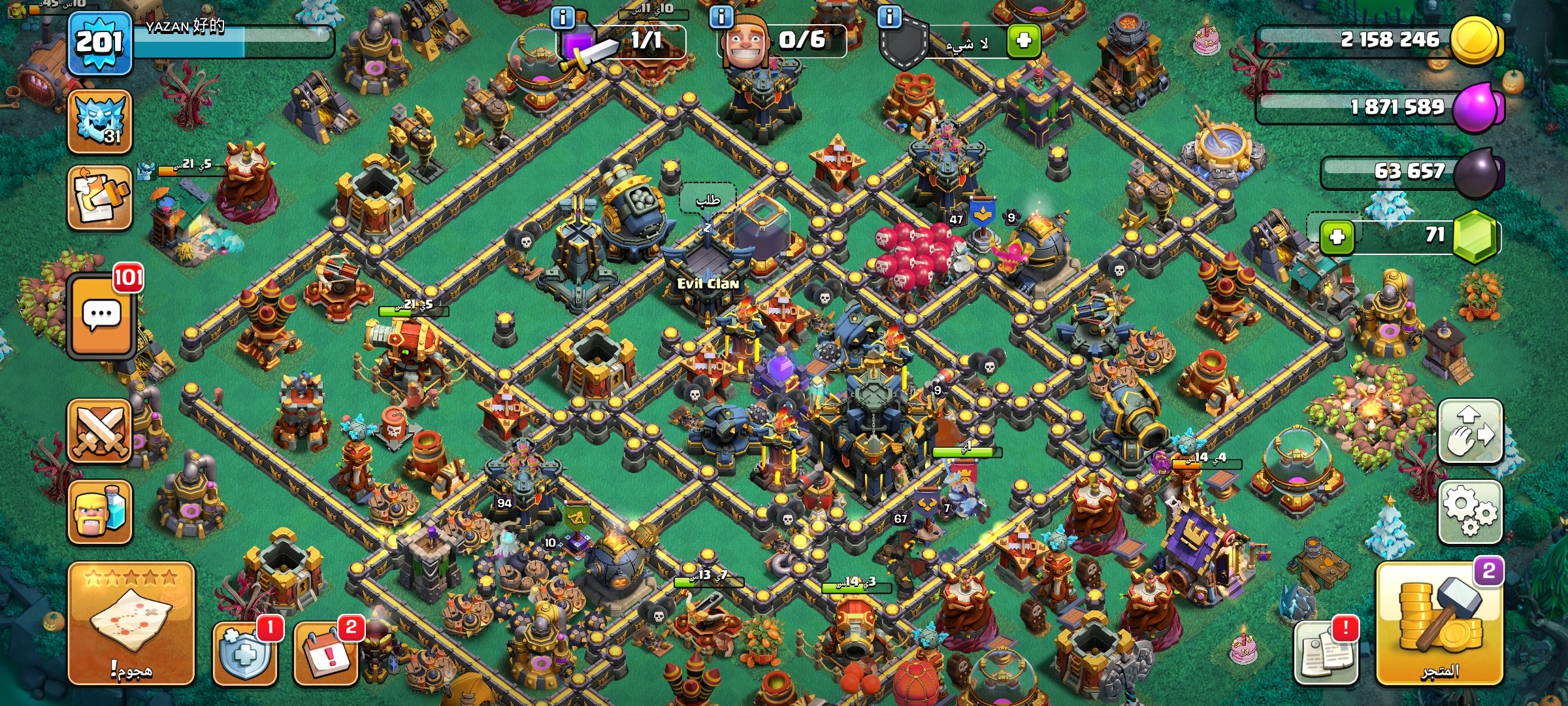The height and width of the screenshot is (706, 1568).
Task: Open the crossed swords clan war menu
Action: [x=100, y=431]
